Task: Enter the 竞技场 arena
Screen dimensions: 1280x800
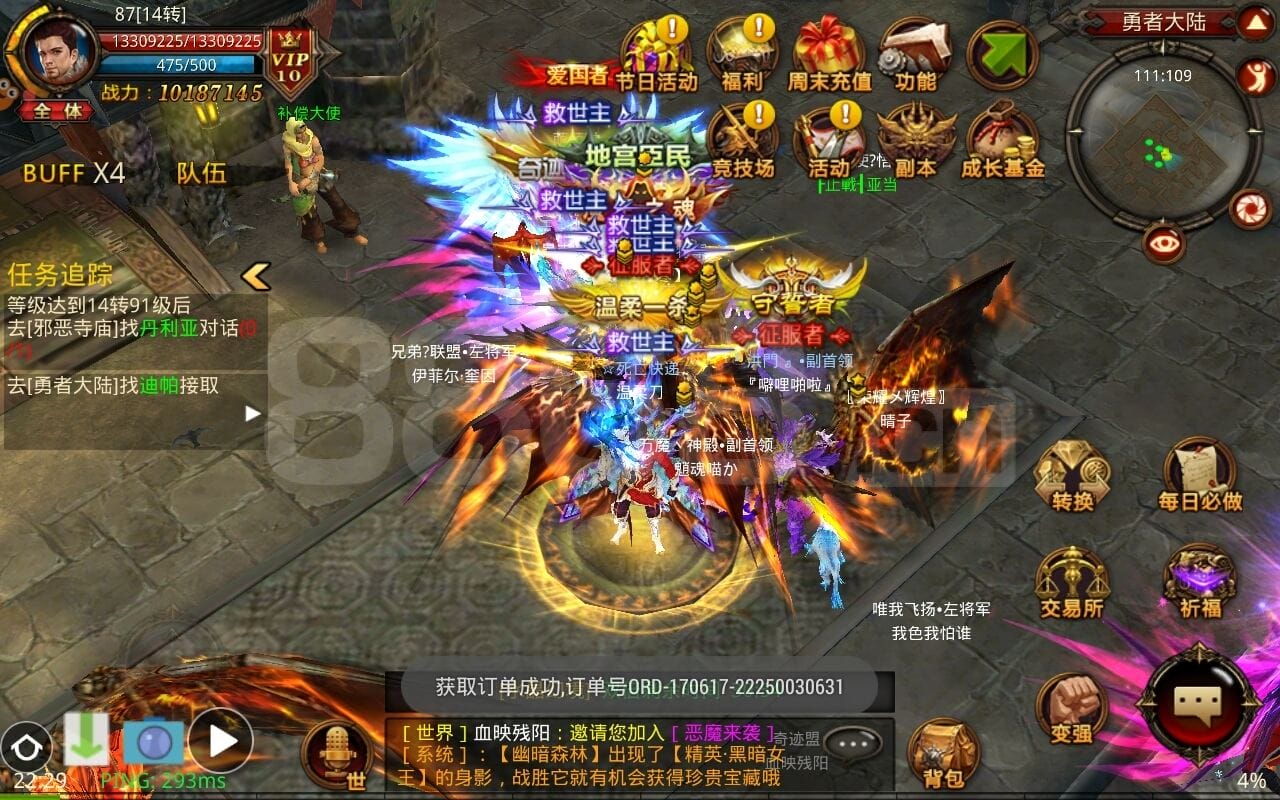Action: click(745, 140)
